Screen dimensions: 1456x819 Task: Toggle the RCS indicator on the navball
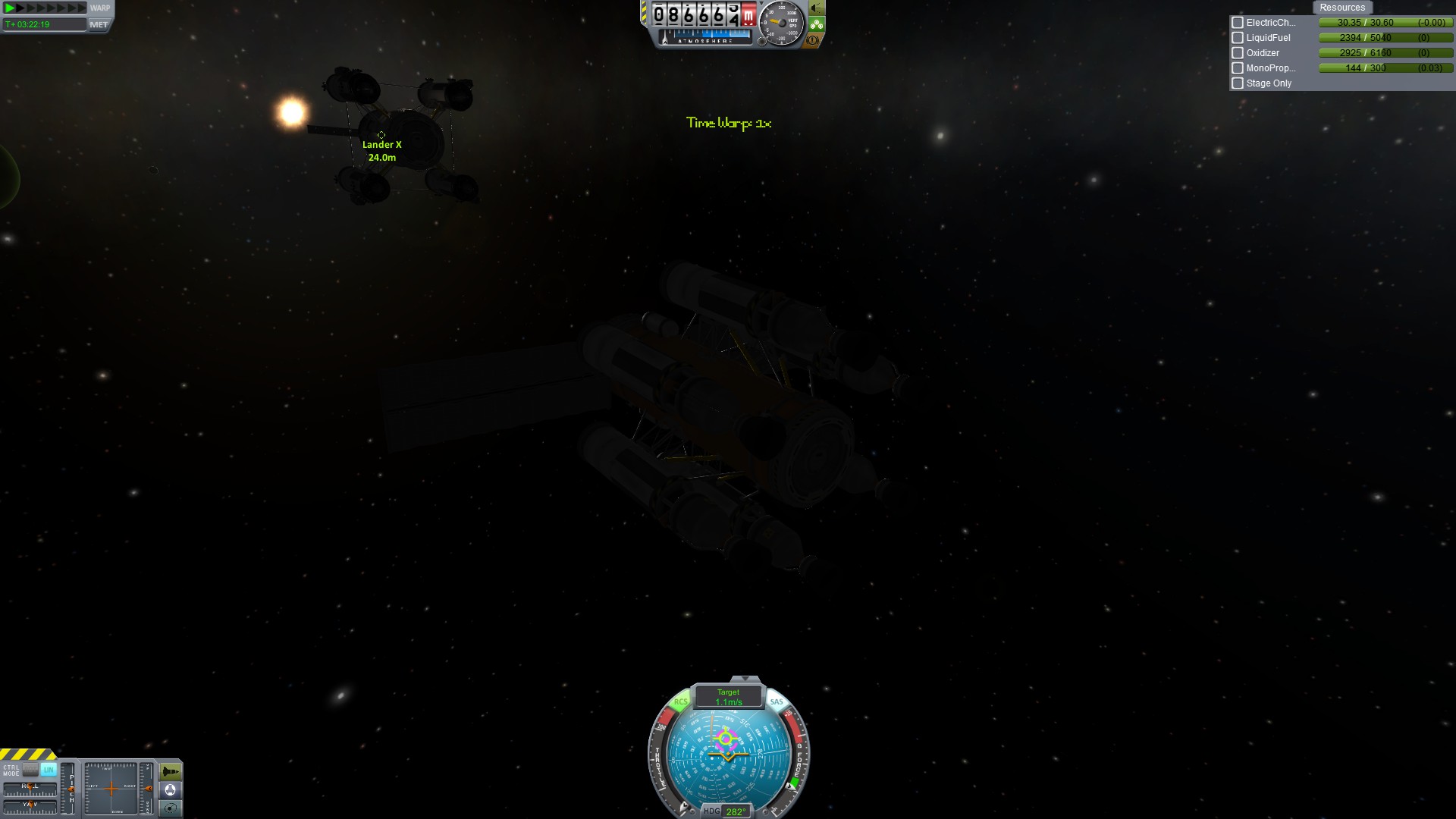pyautogui.click(x=680, y=701)
